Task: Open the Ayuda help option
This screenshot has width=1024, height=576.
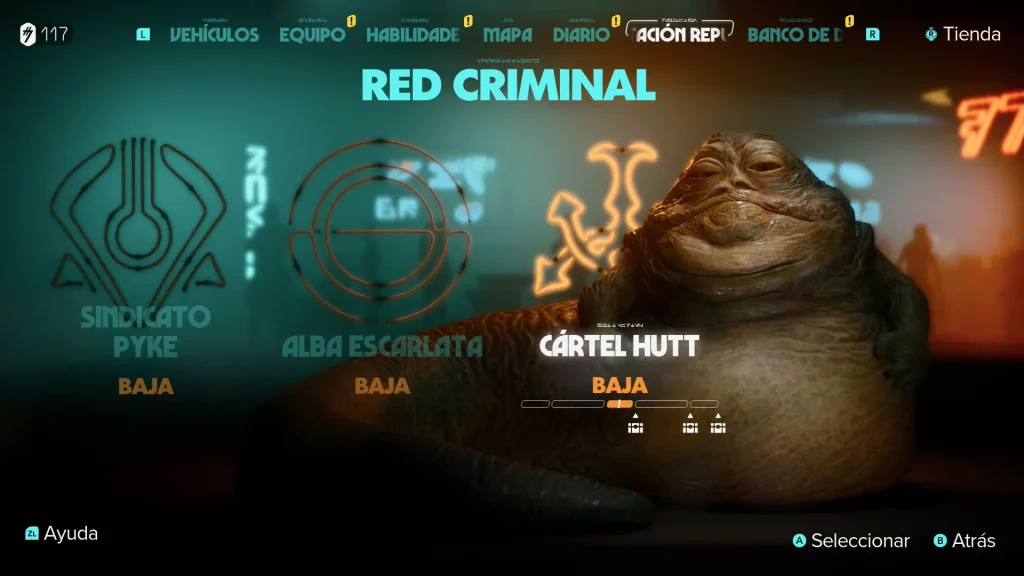Action: tap(62, 534)
